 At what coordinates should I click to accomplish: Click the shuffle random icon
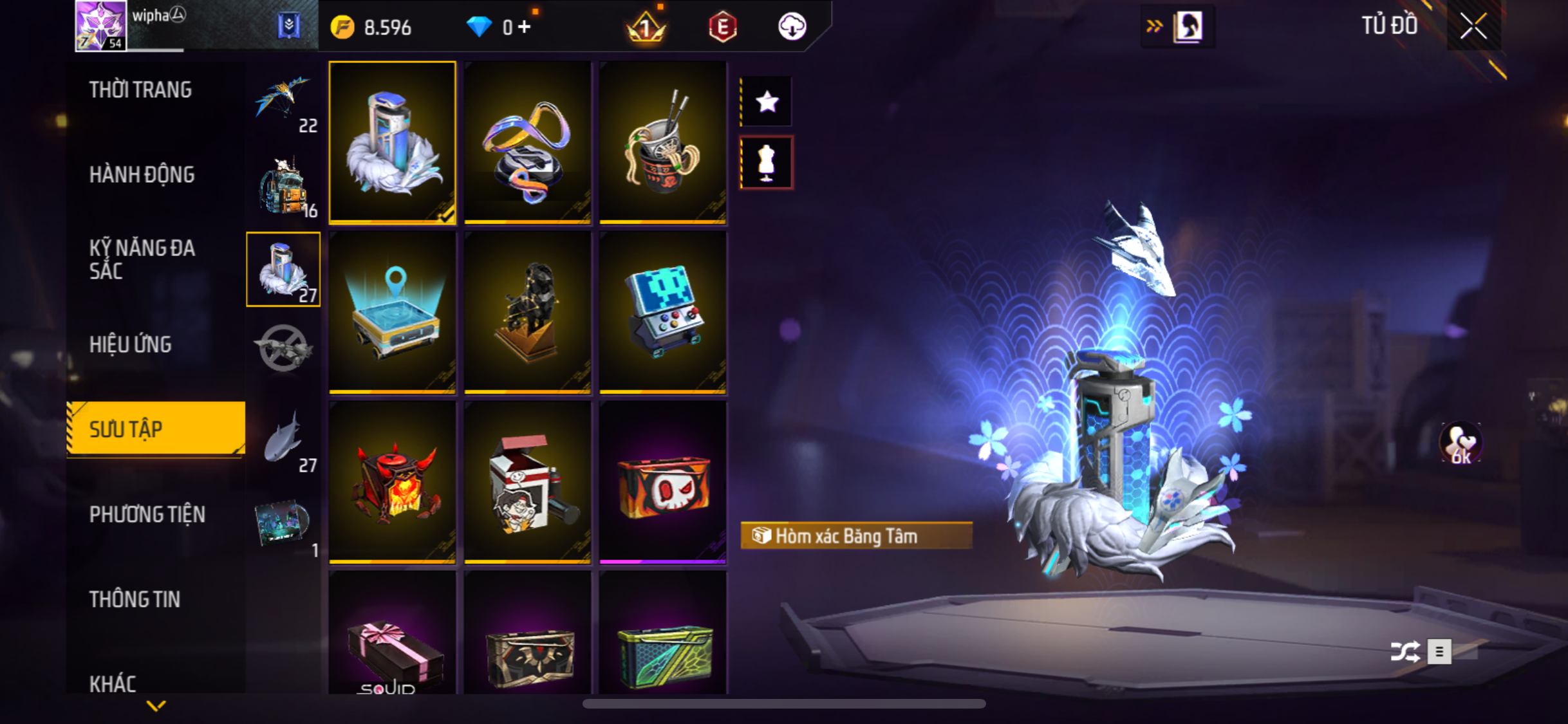point(1405,651)
